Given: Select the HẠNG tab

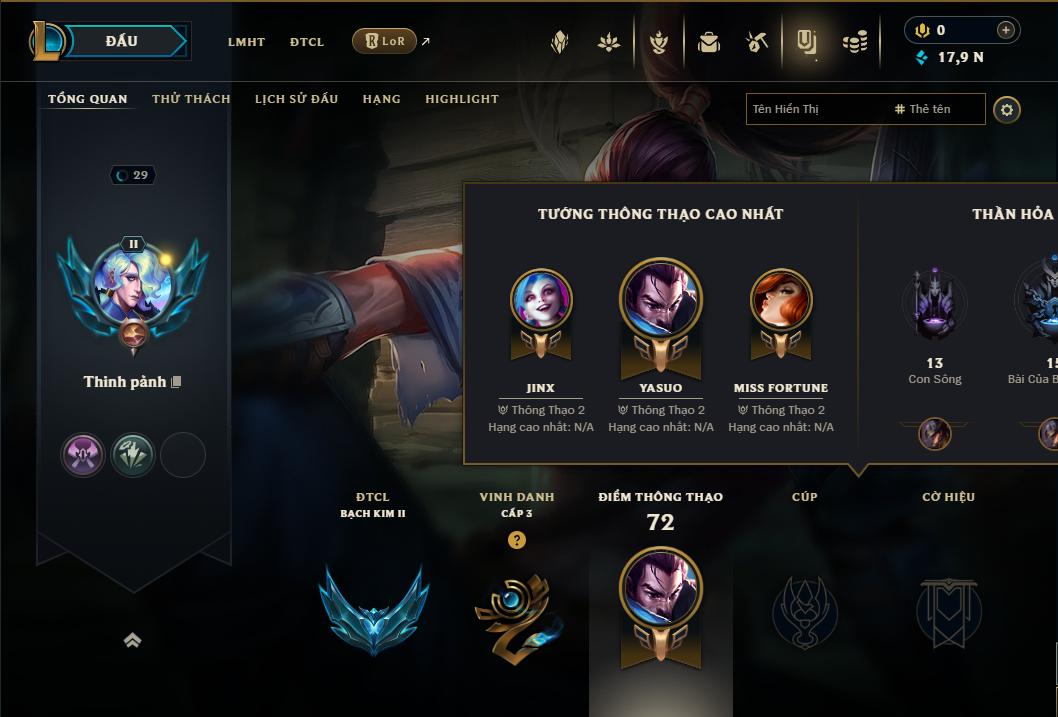Looking at the screenshot, I should 381,99.
